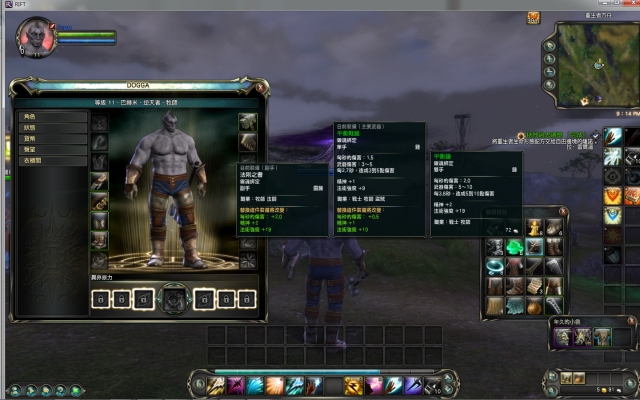The image size is (640, 400).
Task: Activate the orange shield ability on side bar
Action: coord(612,195)
